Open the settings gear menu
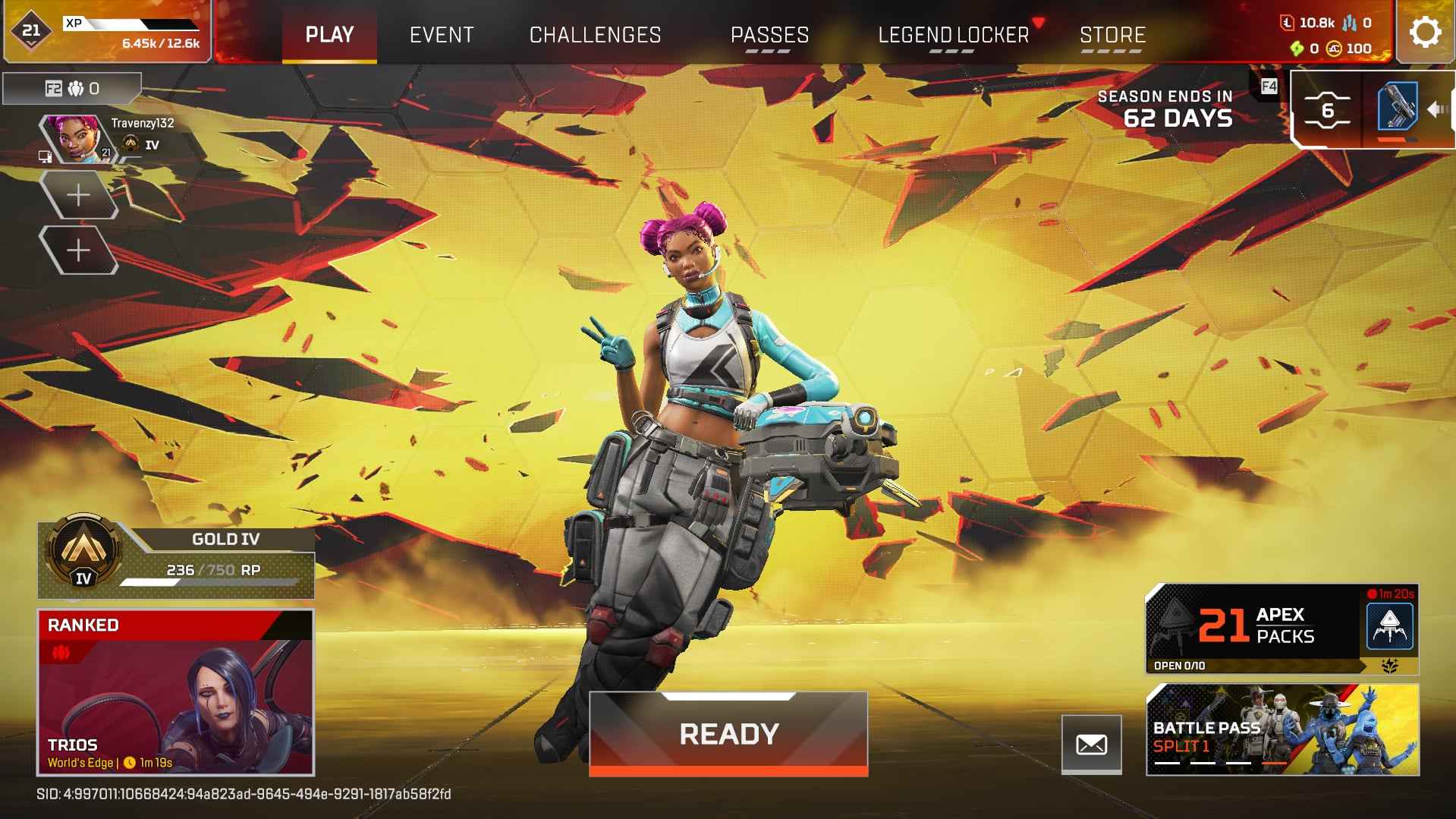Screen dimensions: 1456x819 1426,32
